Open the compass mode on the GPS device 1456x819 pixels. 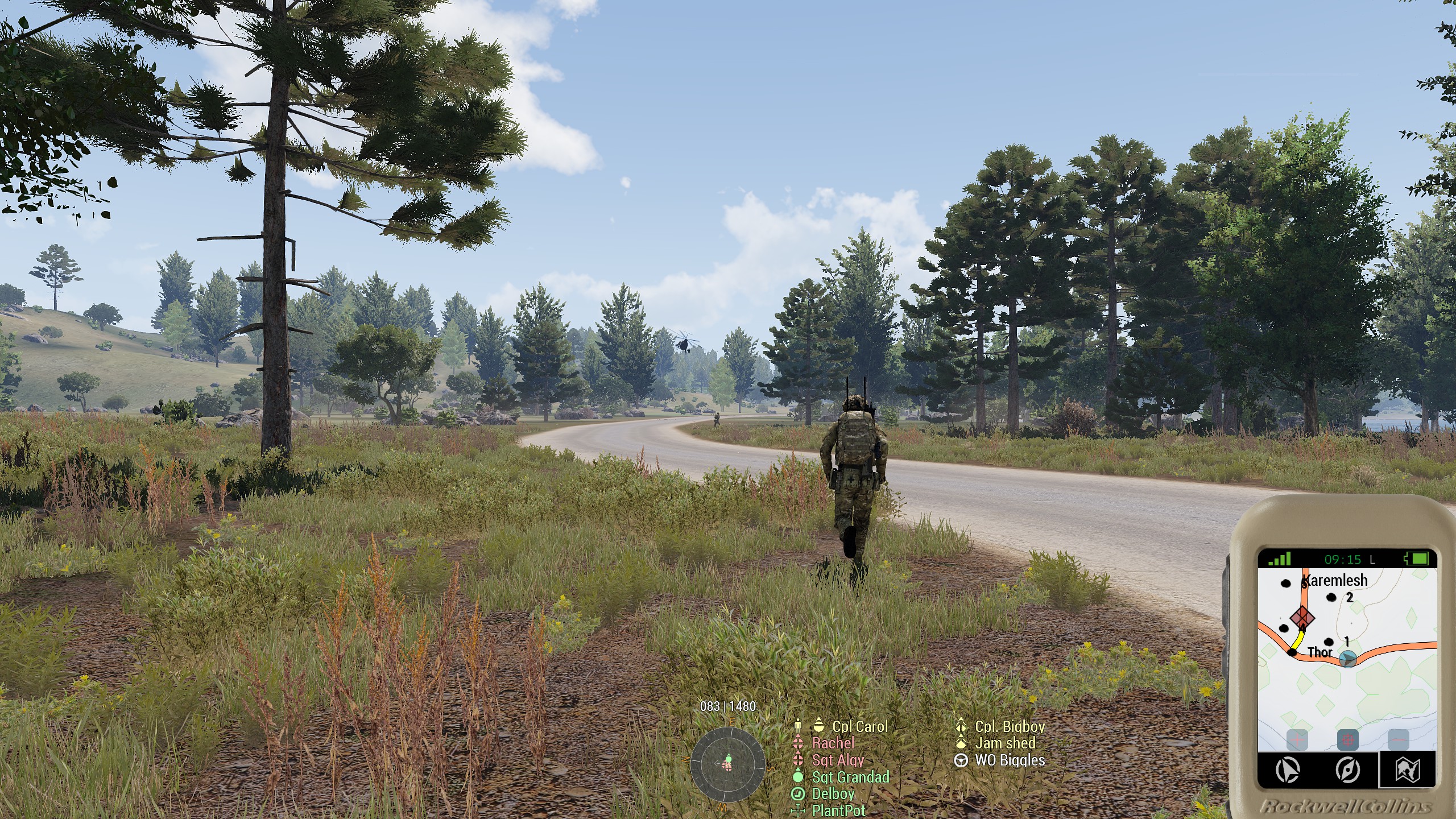(x=1347, y=771)
